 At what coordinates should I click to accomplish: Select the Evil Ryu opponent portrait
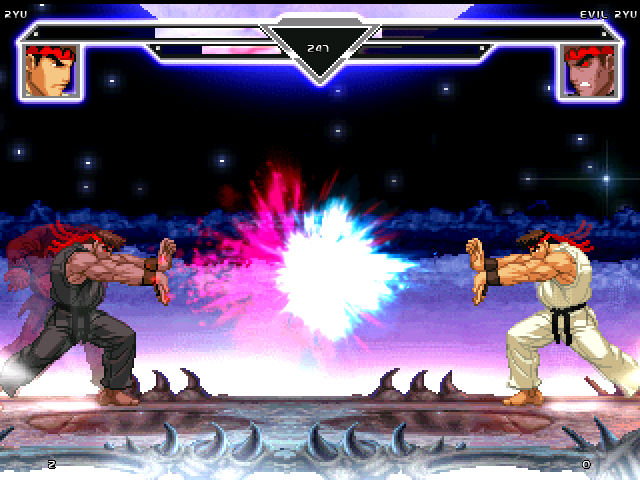[x=587, y=71]
